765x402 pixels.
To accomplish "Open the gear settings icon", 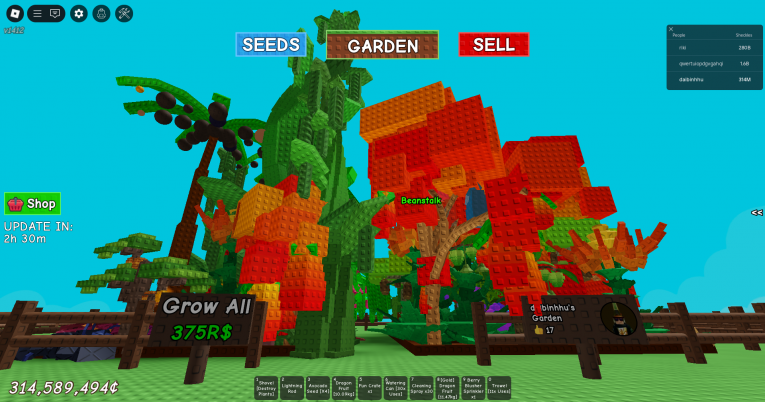I will point(79,14).
